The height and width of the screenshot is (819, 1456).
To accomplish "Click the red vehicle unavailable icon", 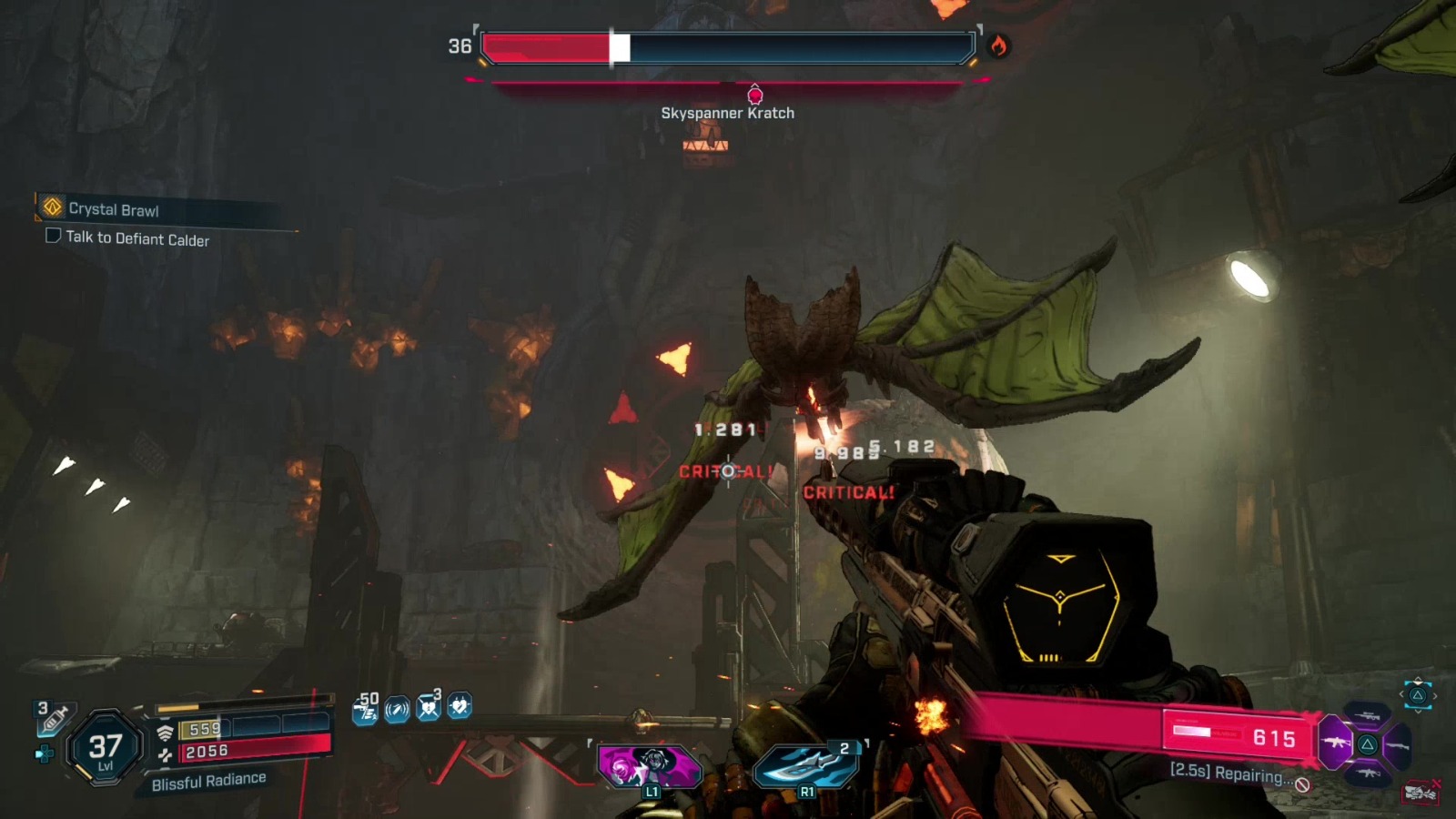I will (x=1421, y=793).
